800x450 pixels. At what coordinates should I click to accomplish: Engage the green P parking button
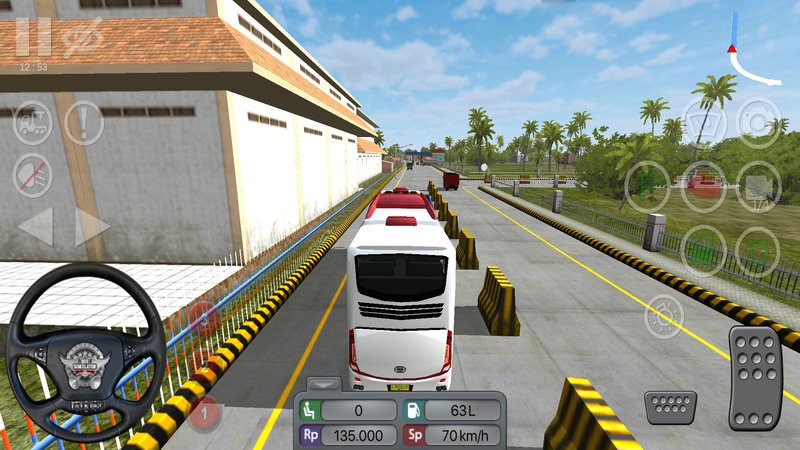pos(648,184)
